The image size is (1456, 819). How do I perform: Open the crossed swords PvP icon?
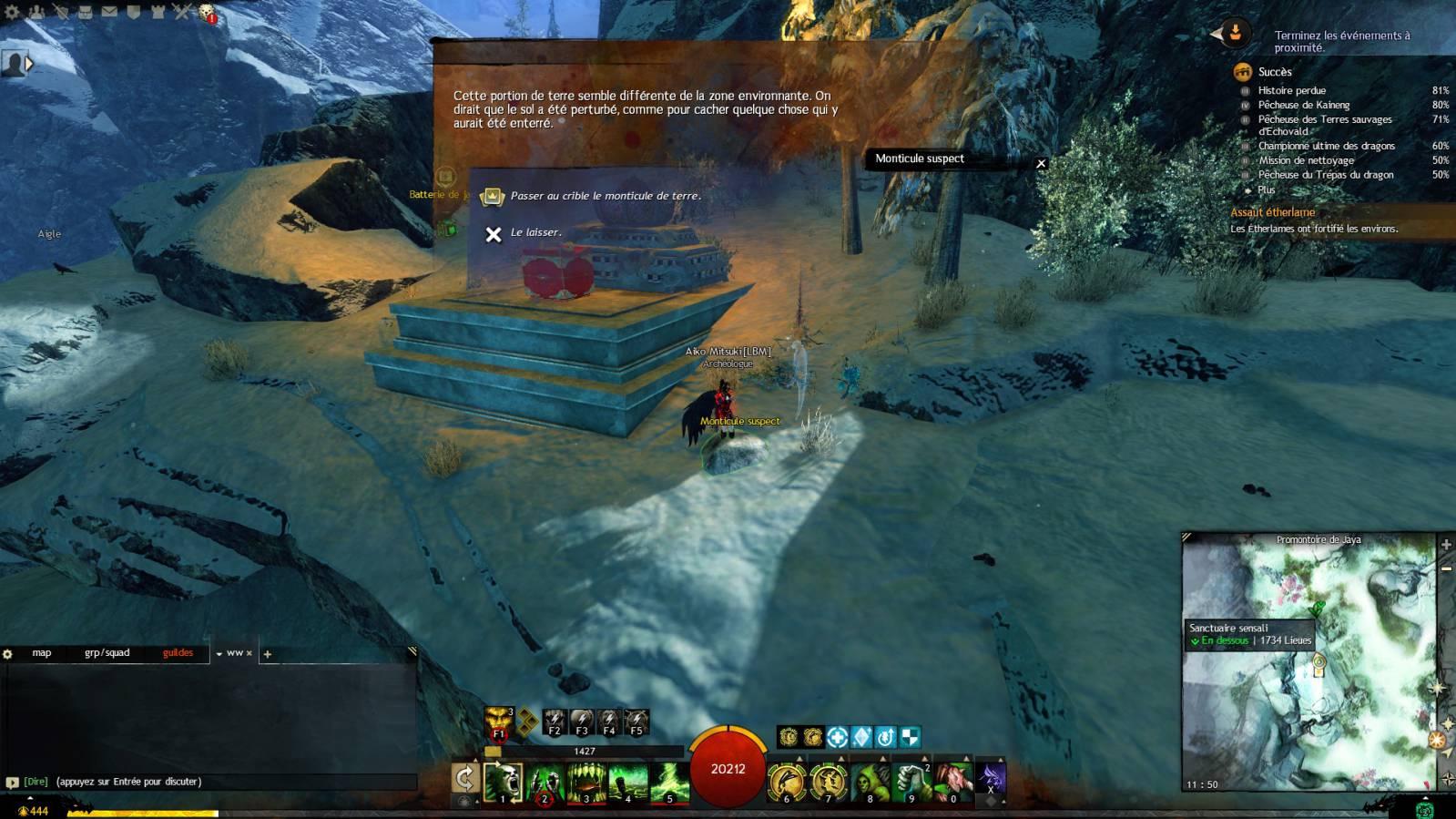[x=182, y=12]
